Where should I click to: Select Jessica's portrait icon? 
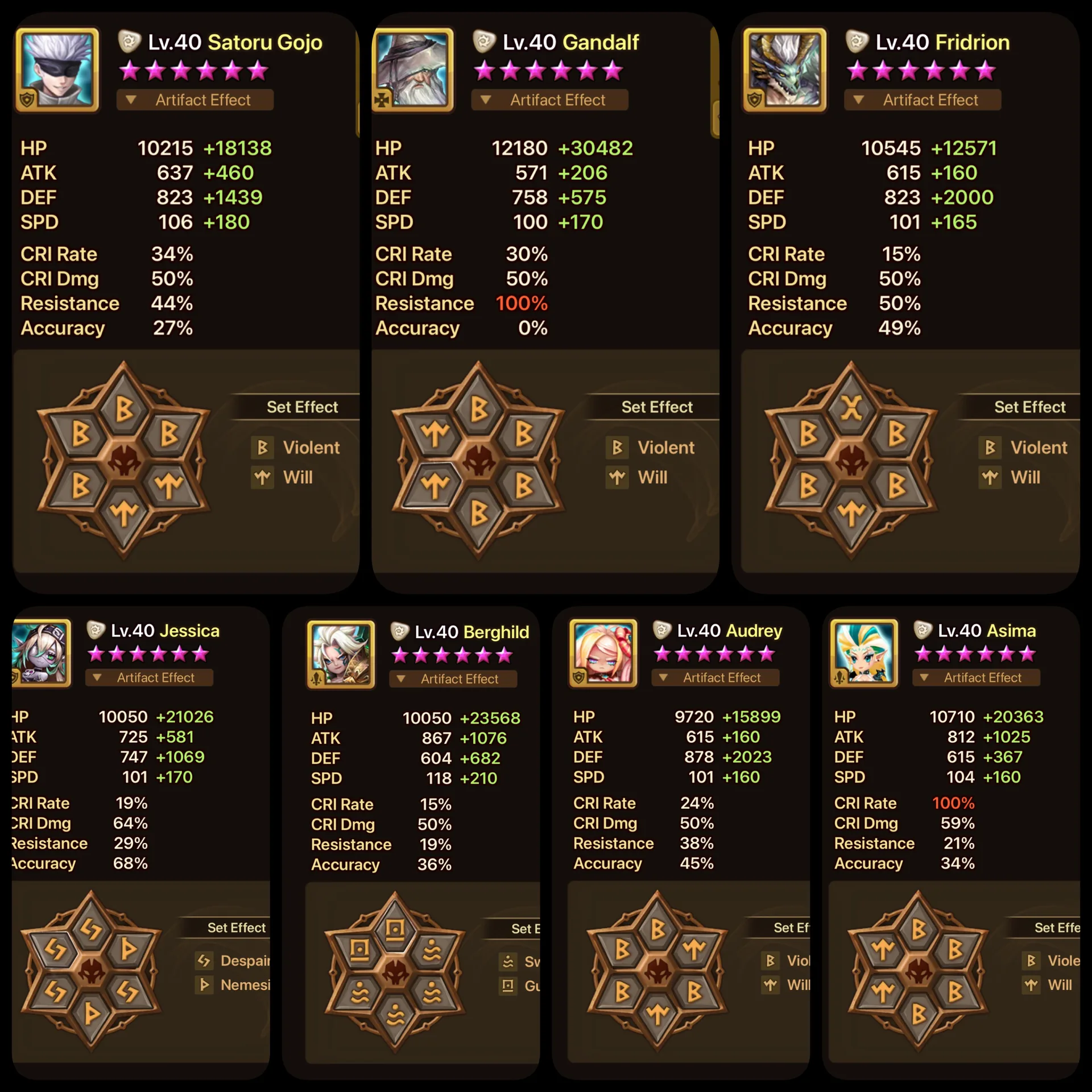pos(41,652)
